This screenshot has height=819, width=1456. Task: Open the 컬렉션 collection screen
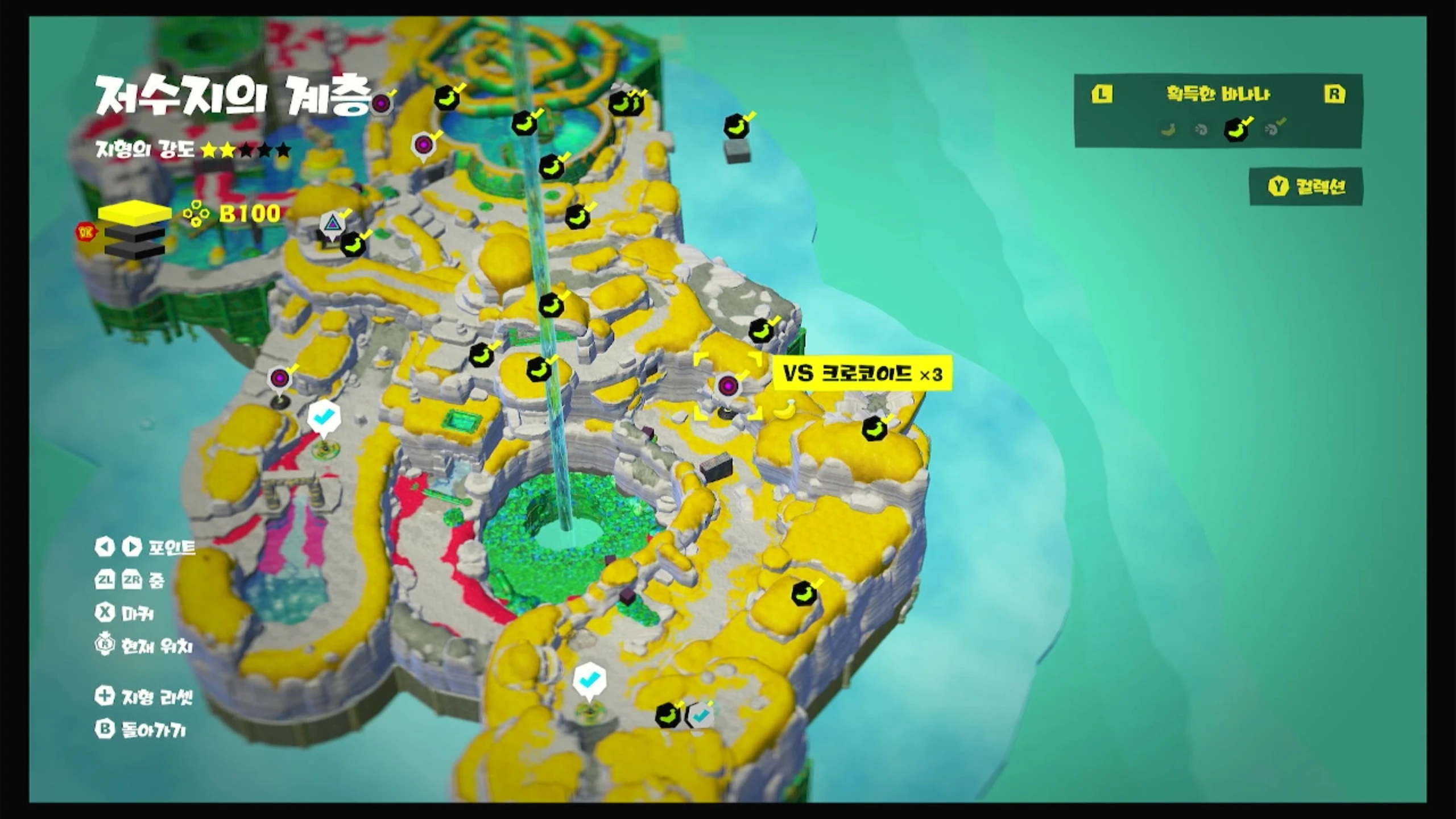[x=1306, y=187]
